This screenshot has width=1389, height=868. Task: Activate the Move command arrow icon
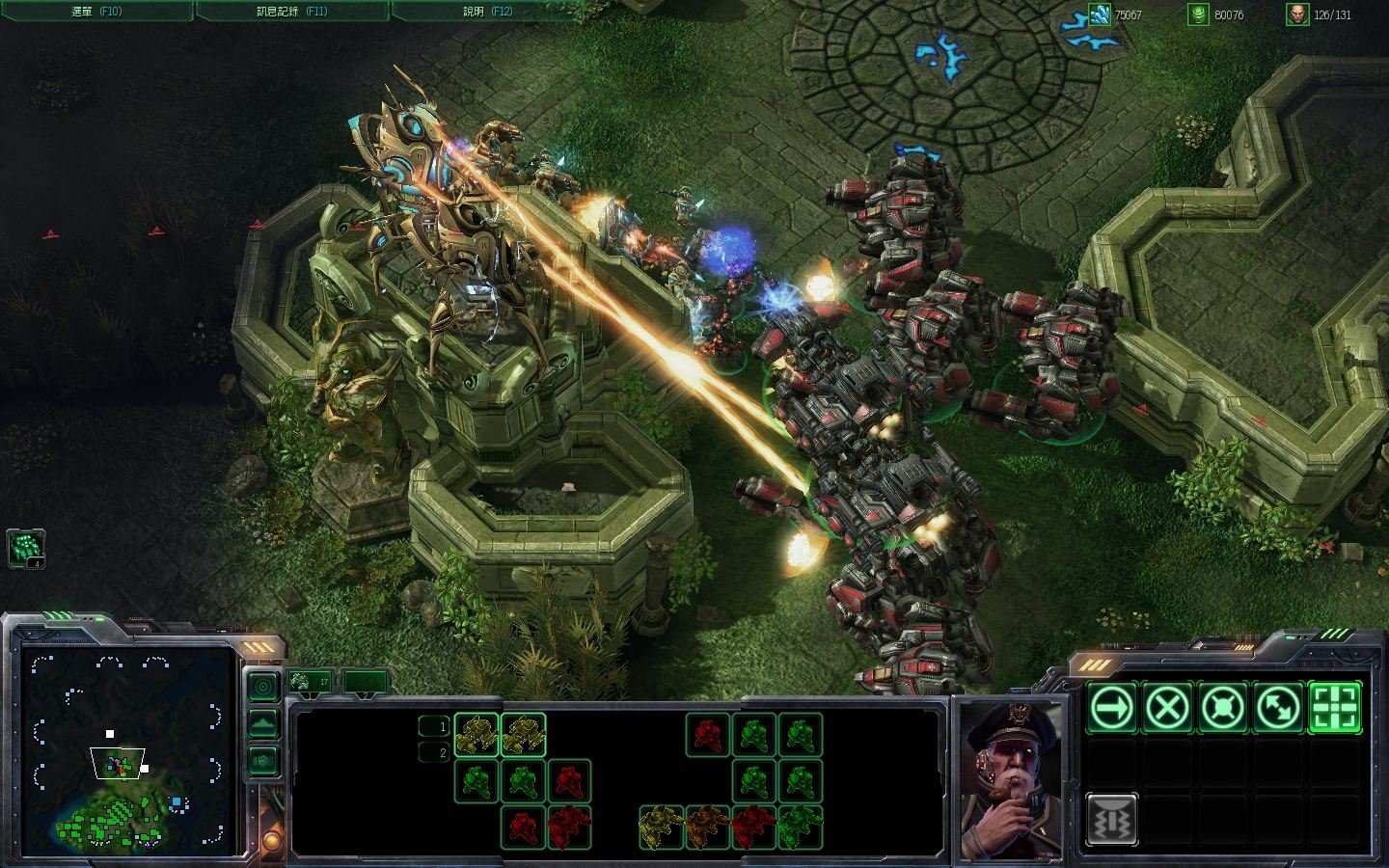click(1112, 709)
